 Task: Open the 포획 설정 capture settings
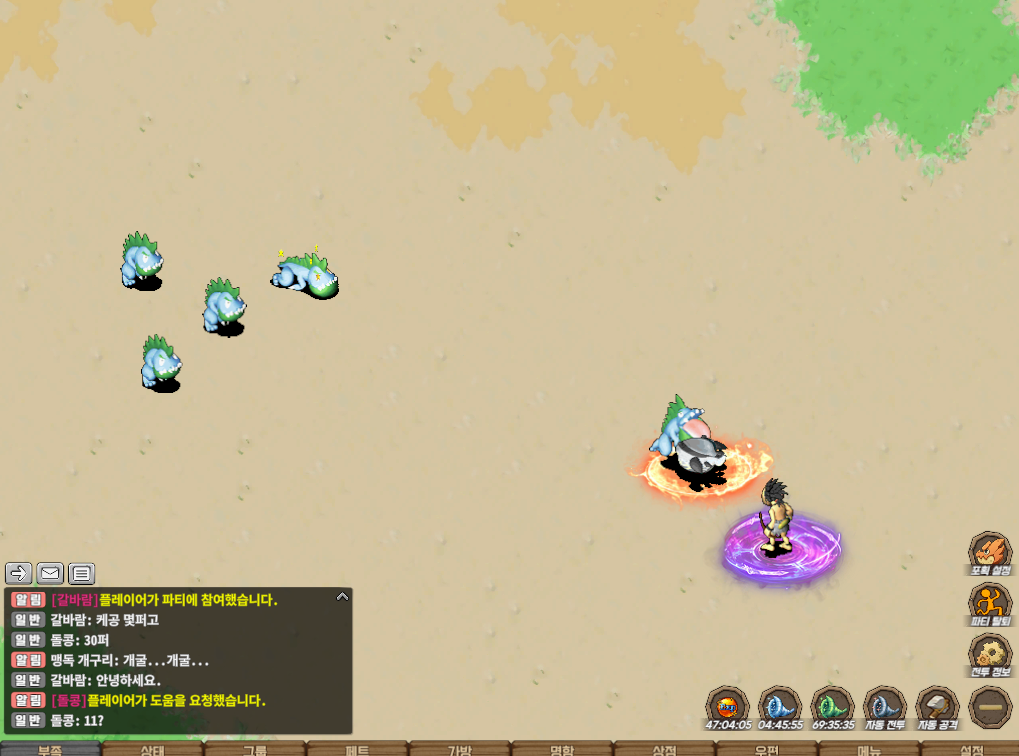989,552
